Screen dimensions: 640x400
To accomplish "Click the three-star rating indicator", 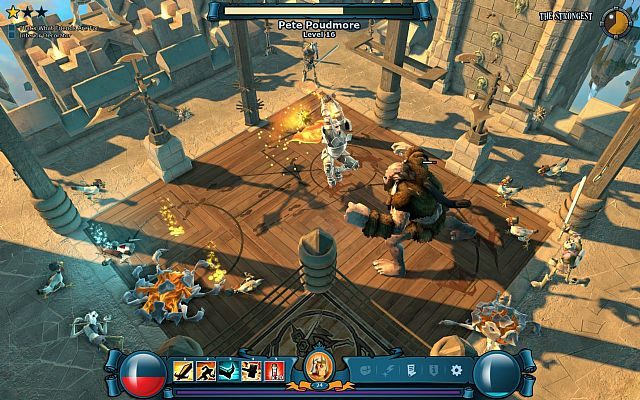I will click(28, 12).
